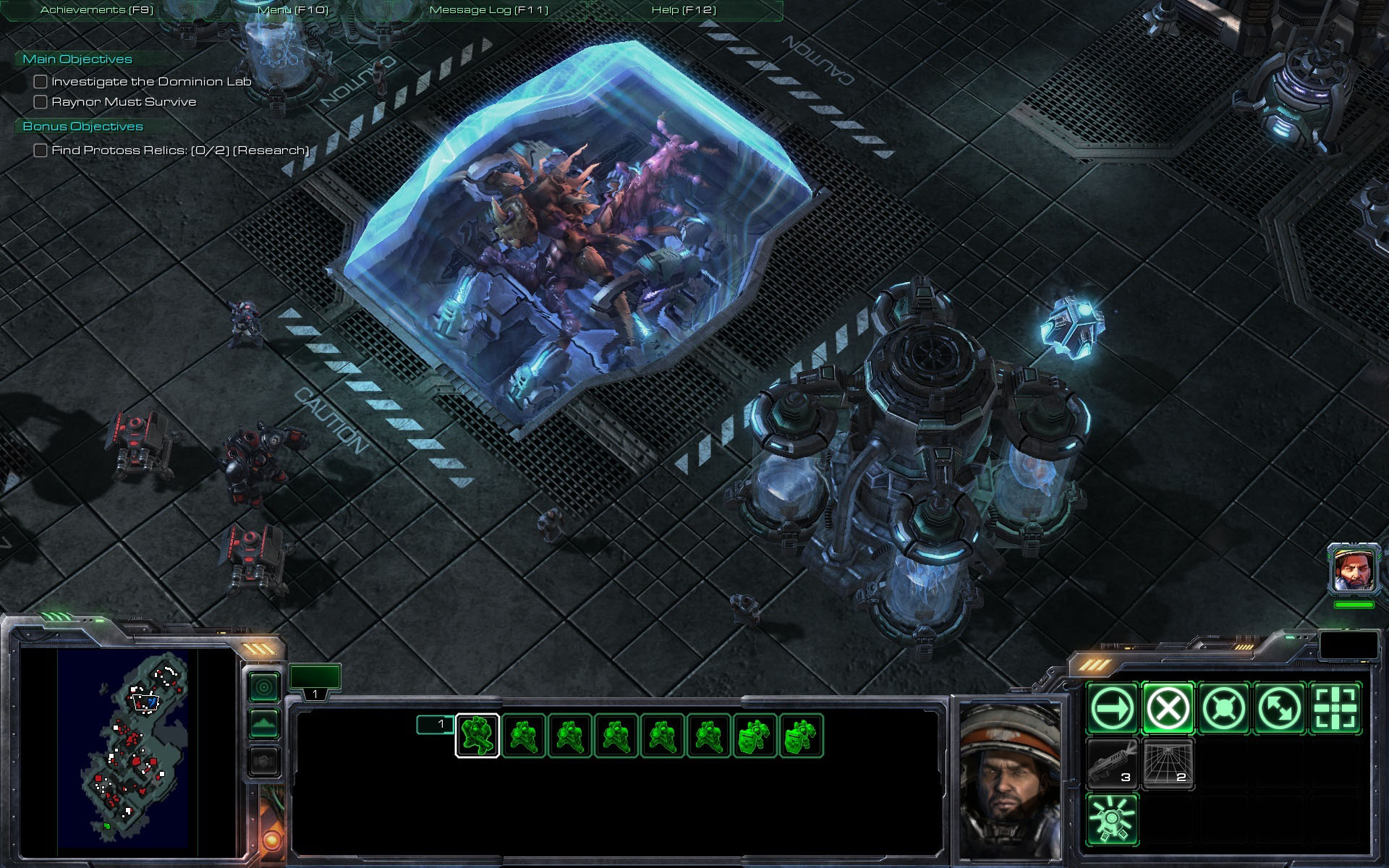This screenshot has width=1389, height=868.
Task: Open the Message Log
Action: click(488, 10)
